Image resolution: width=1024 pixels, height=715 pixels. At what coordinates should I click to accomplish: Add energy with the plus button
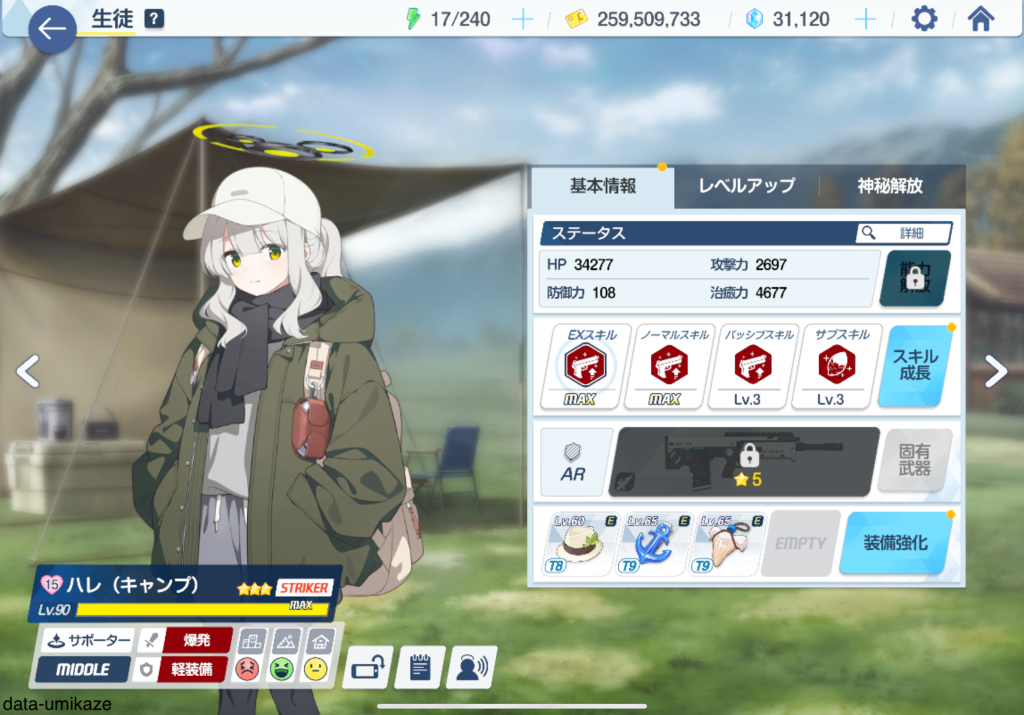point(522,19)
